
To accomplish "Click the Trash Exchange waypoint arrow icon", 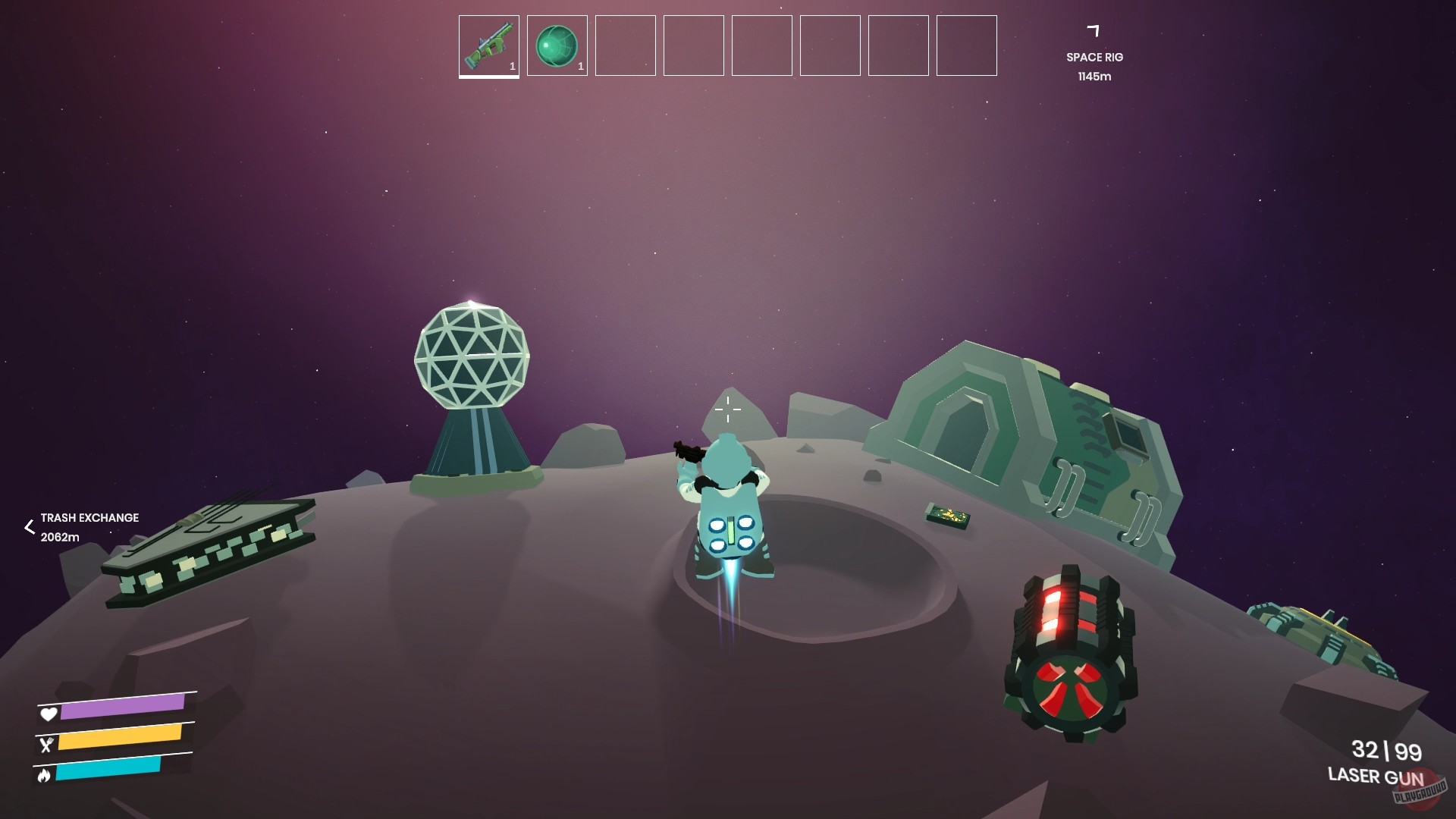I will click(28, 526).
